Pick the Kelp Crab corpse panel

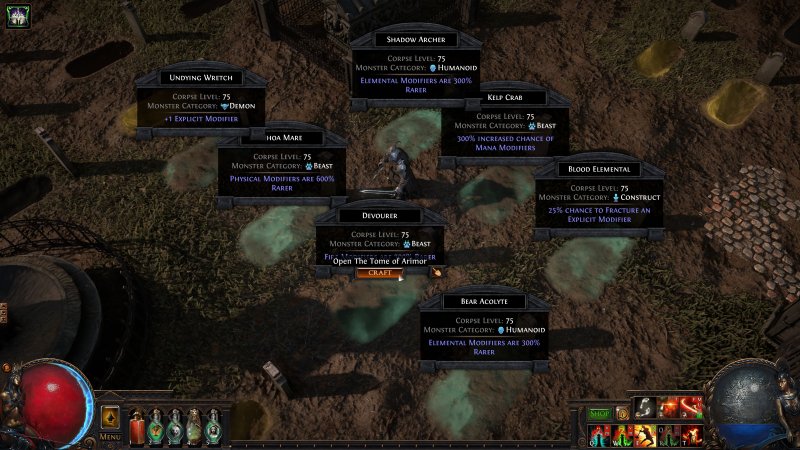coord(505,125)
